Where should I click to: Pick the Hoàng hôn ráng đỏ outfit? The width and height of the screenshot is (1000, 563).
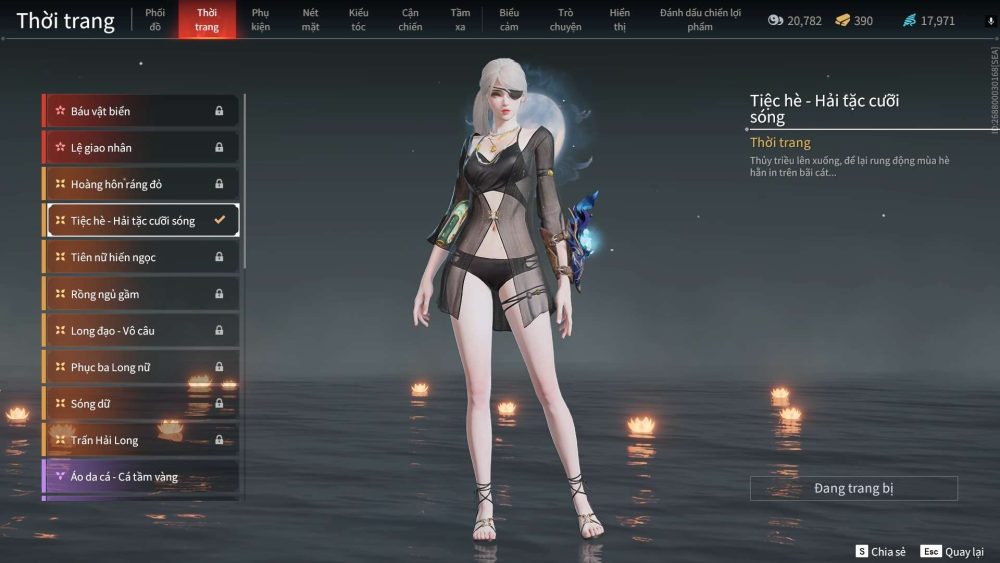point(141,184)
